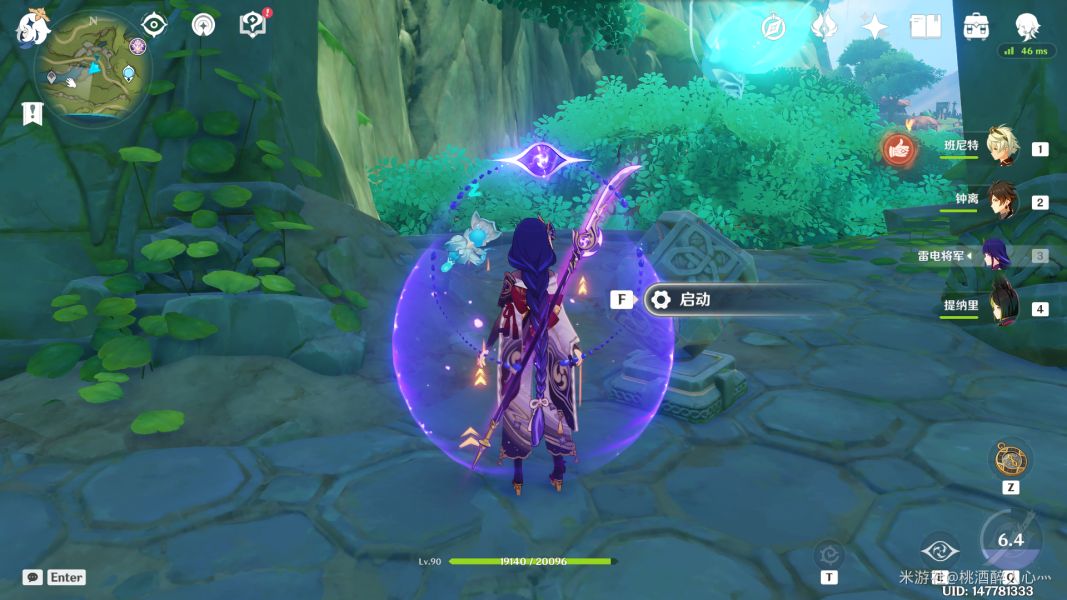The image size is (1067, 600).
Task: Open the character screen icon
Action: coord(1027,27)
